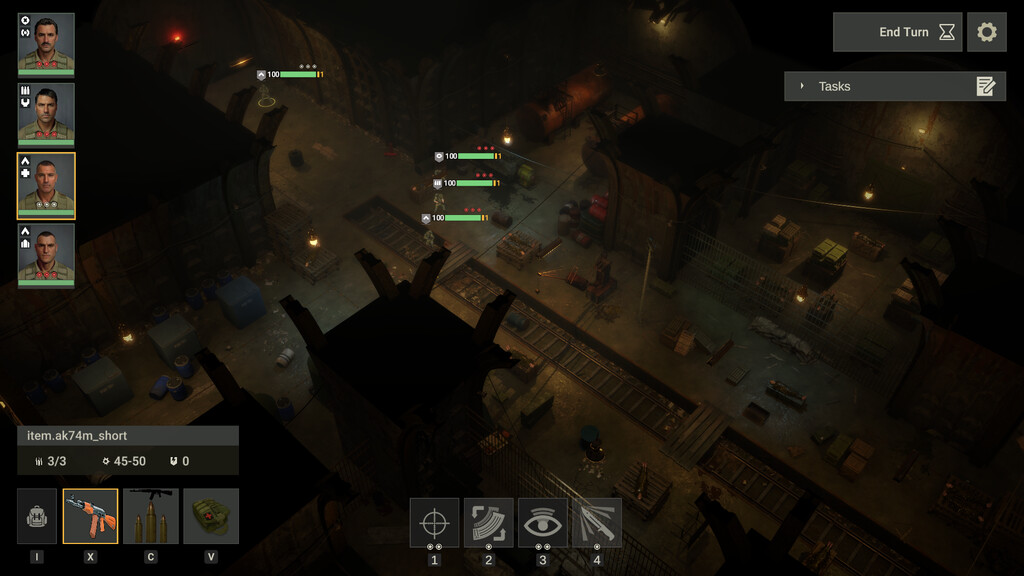
Task: Expand the Tasks panel
Action: coord(802,86)
